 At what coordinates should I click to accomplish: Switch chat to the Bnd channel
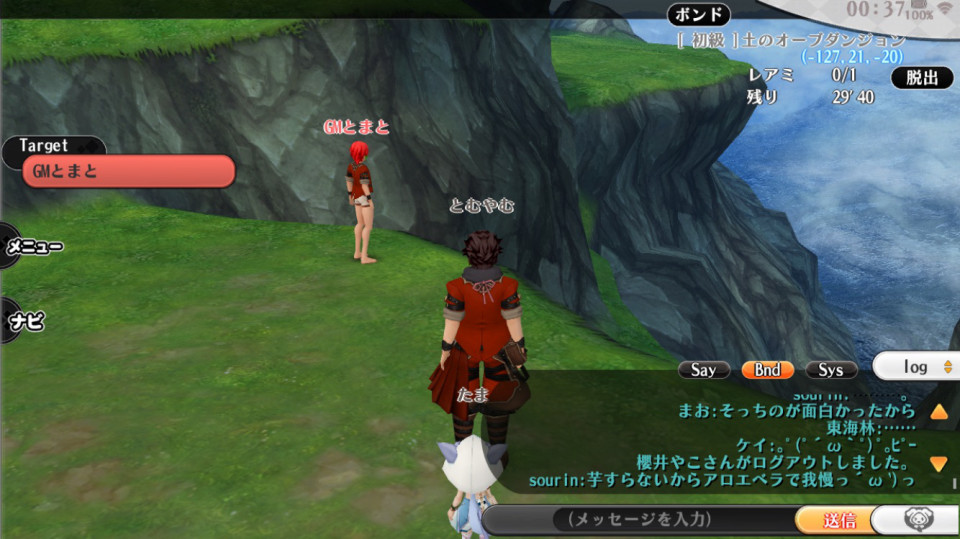(x=767, y=370)
